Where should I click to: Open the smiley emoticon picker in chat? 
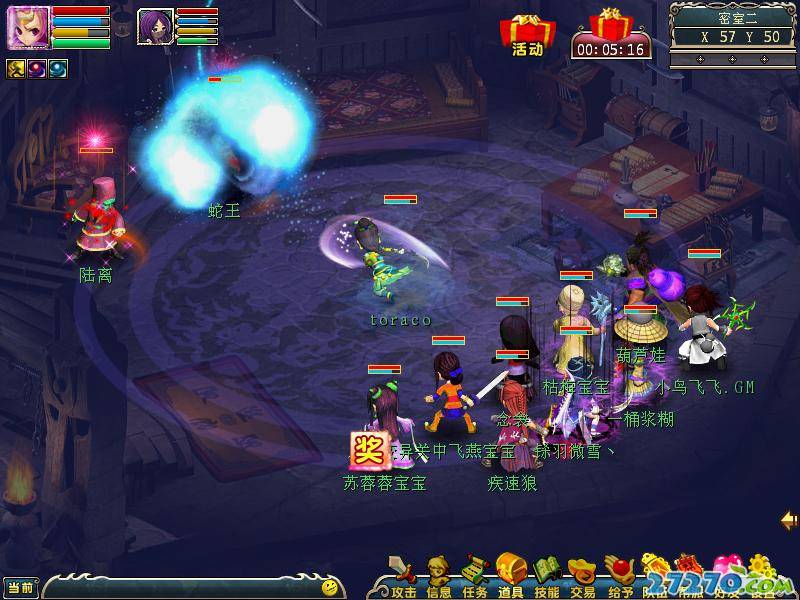(329, 587)
